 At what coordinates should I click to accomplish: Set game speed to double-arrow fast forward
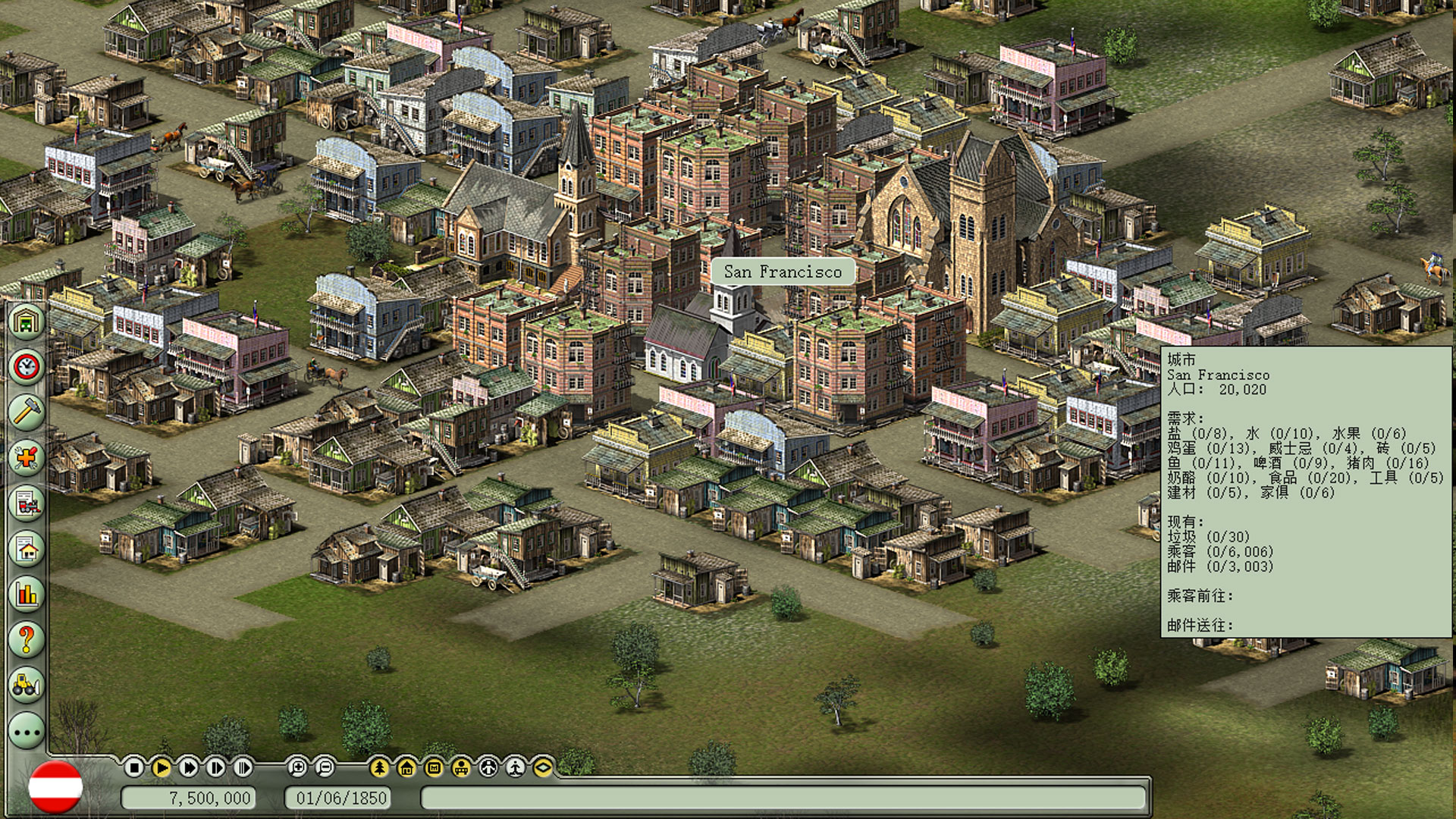(x=189, y=768)
